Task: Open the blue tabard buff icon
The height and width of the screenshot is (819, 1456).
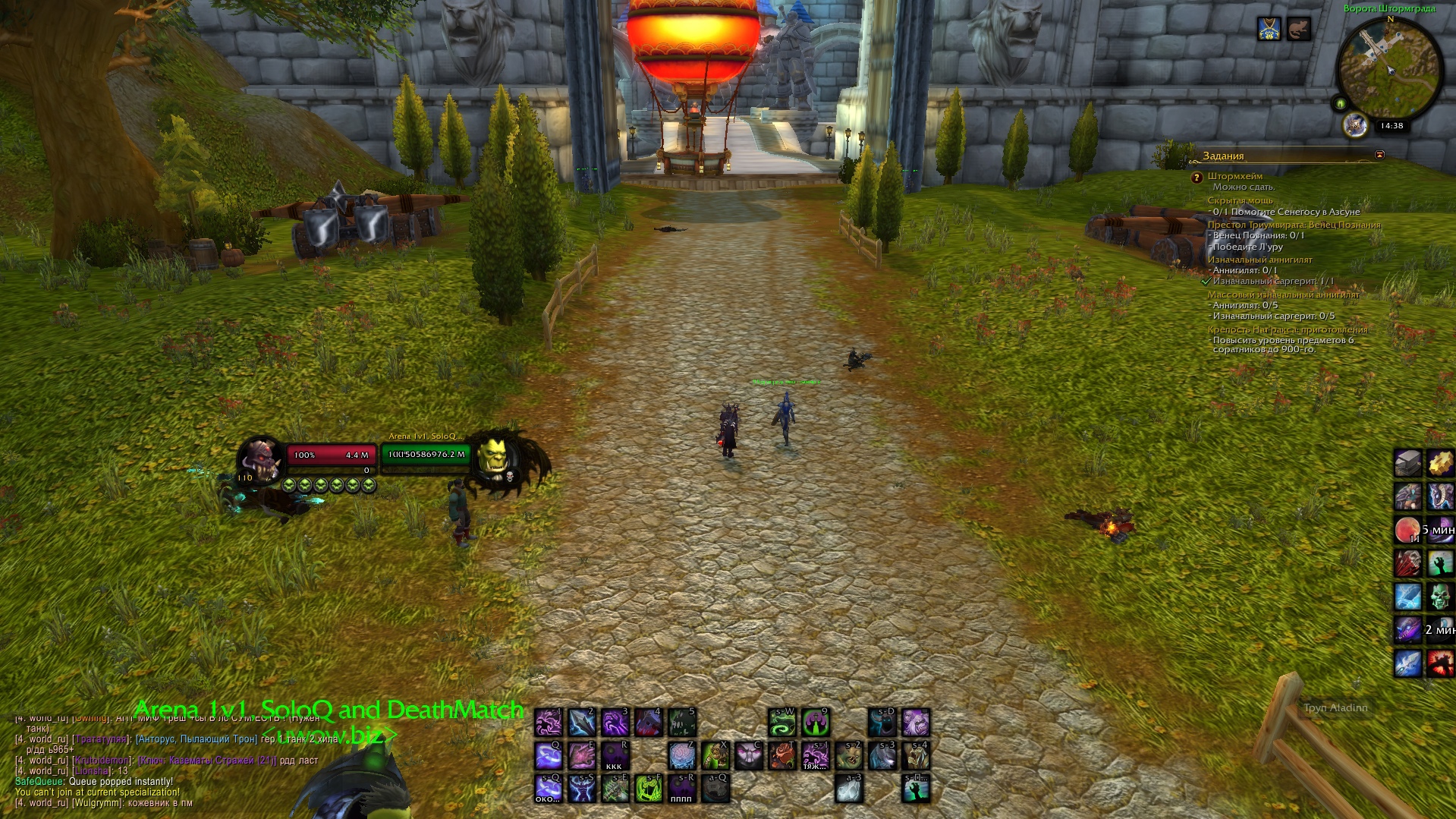Action: pyautogui.click(x=1269, y=30)
